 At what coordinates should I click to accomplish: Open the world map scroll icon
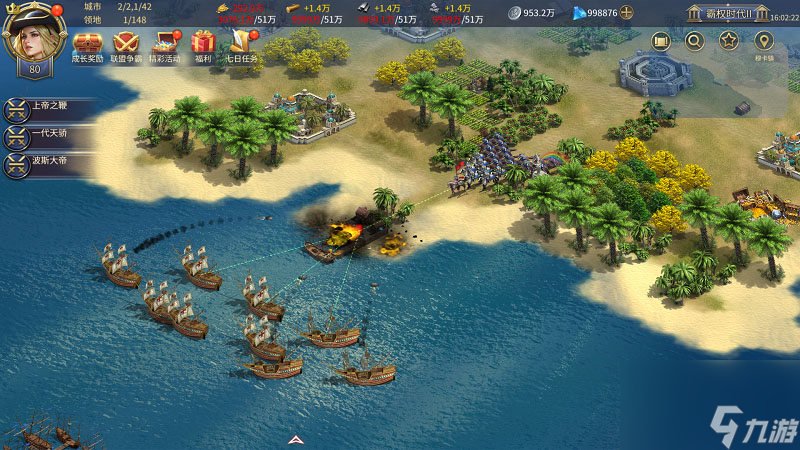pos(661,41)
